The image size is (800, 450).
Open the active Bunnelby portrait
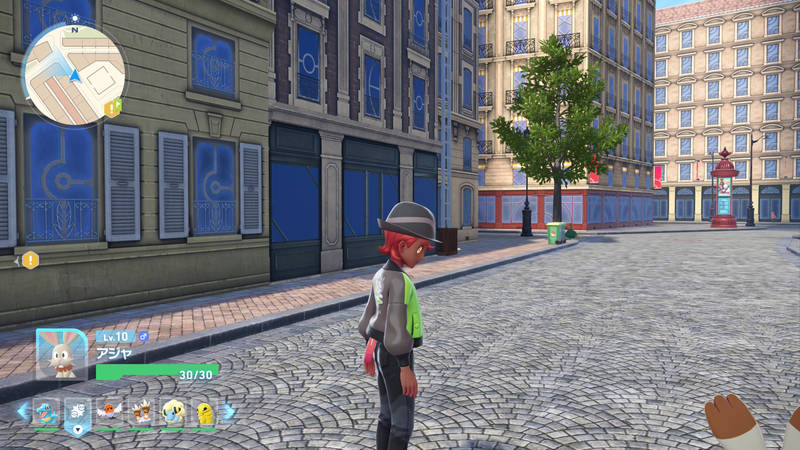(61, 354)
